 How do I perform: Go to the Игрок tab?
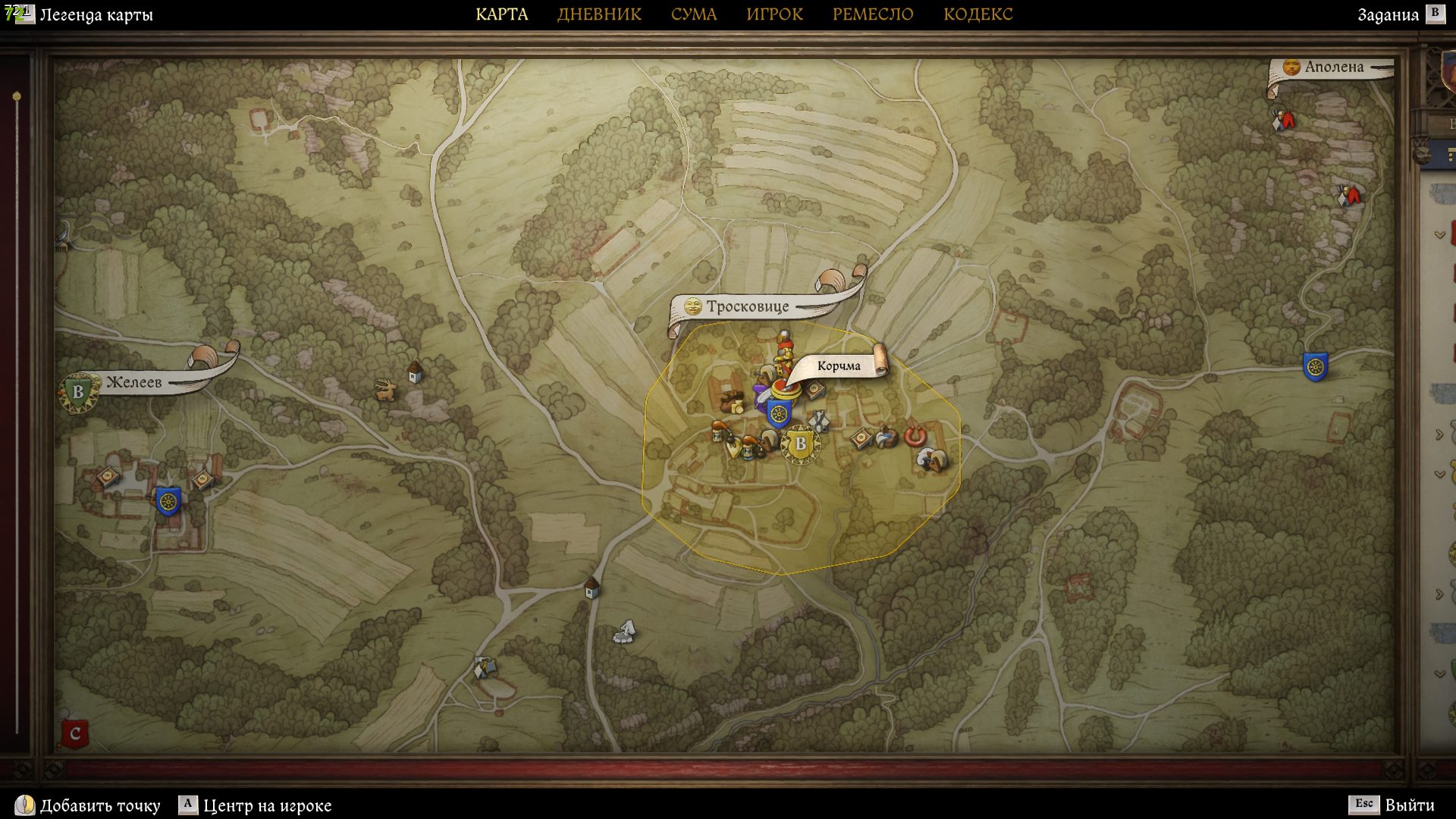[774, 14]
